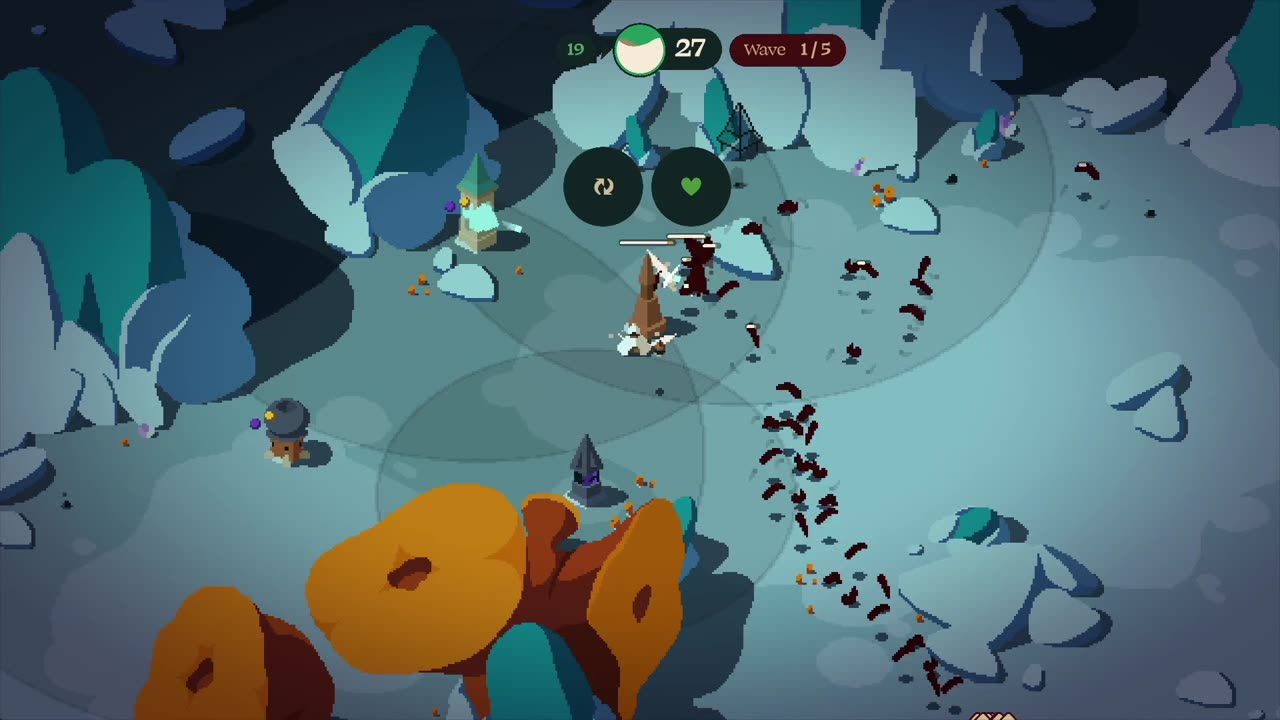Select the green heart button above the tower

click(x=691, y=187)
